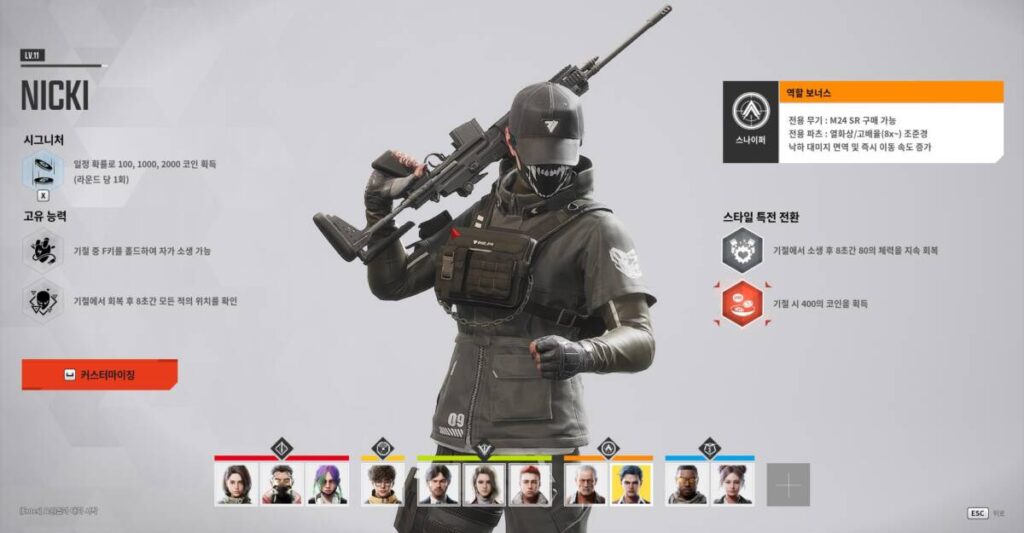Choose the red-haired character portrait
This screenshot has width=1024, height=533.
click(530, 484)
